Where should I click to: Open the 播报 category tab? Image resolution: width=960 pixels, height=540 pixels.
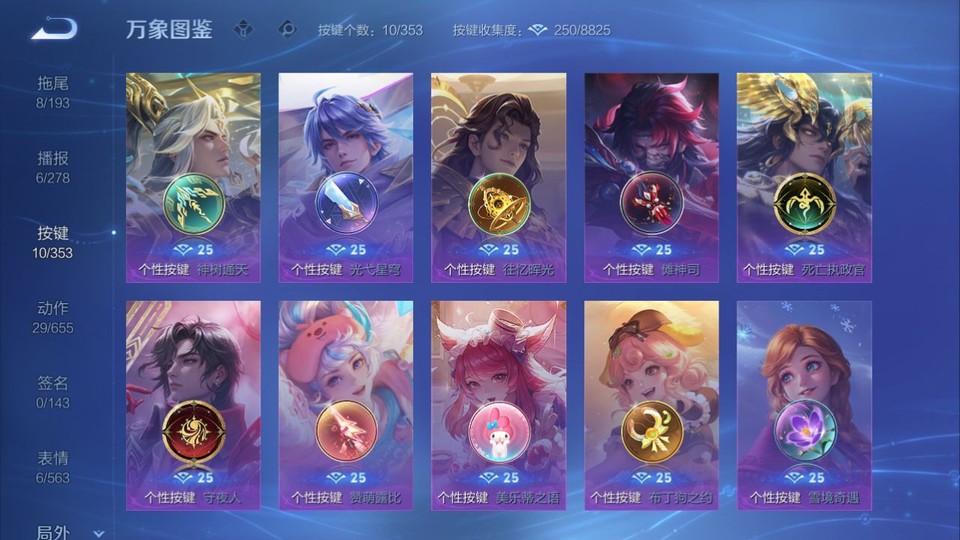coord(53,167)
